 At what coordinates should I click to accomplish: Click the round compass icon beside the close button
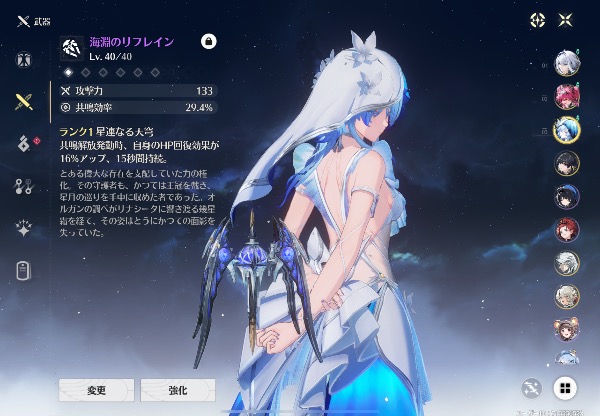pyautogui.click(x=537, y=20)
